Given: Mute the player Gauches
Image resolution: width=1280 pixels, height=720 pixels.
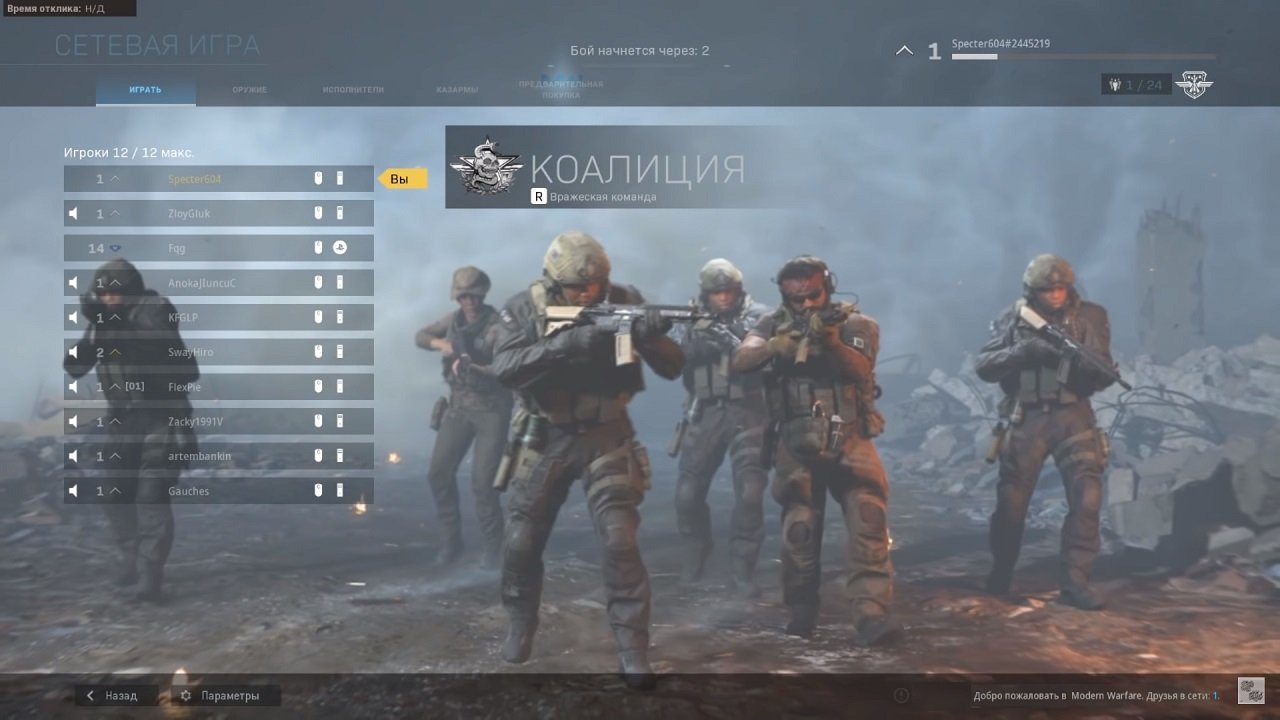Looking at the screenshot, I should point(73,490).
